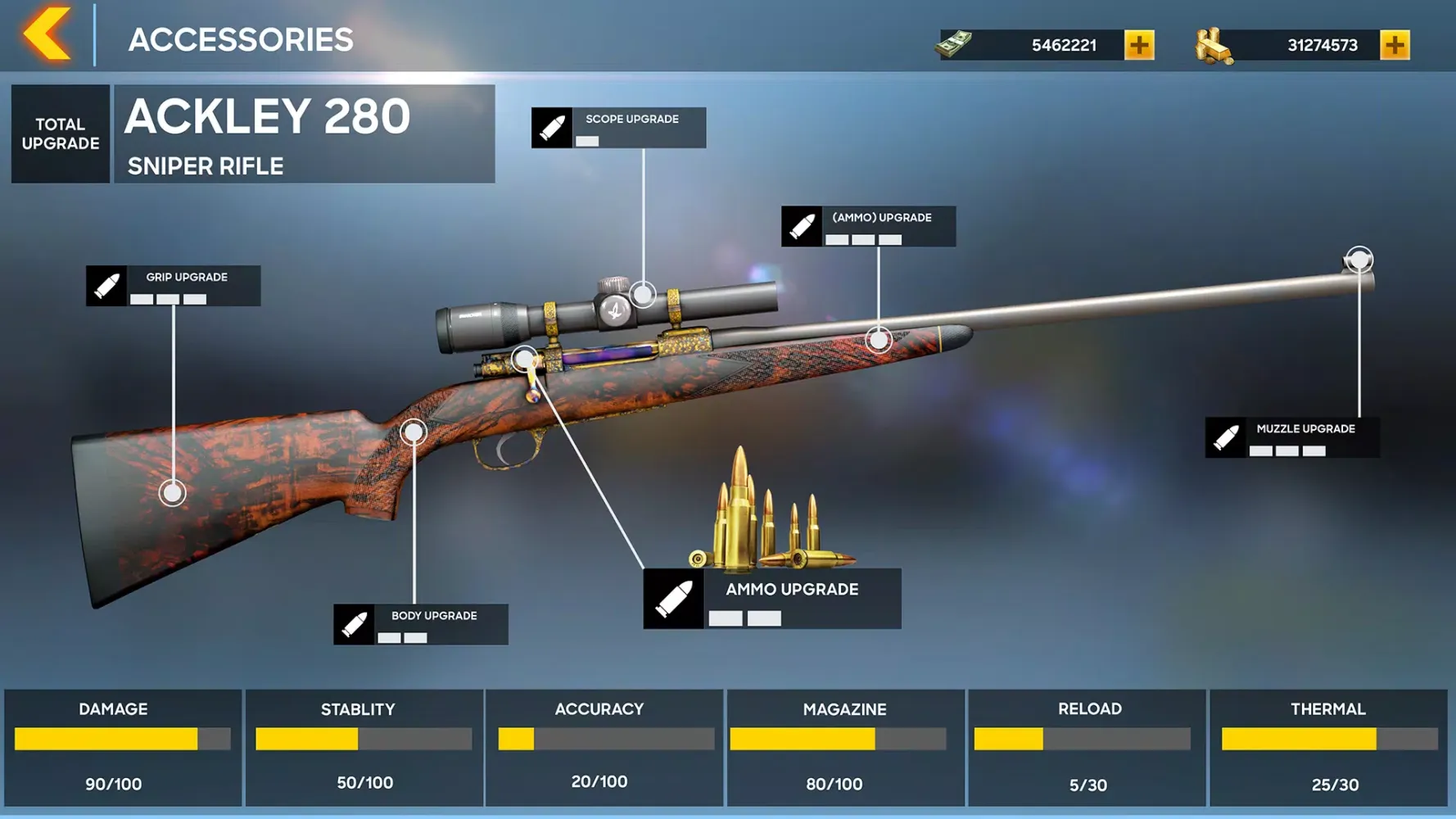Click the muzzle attachment point at barrel tip

1359,260
